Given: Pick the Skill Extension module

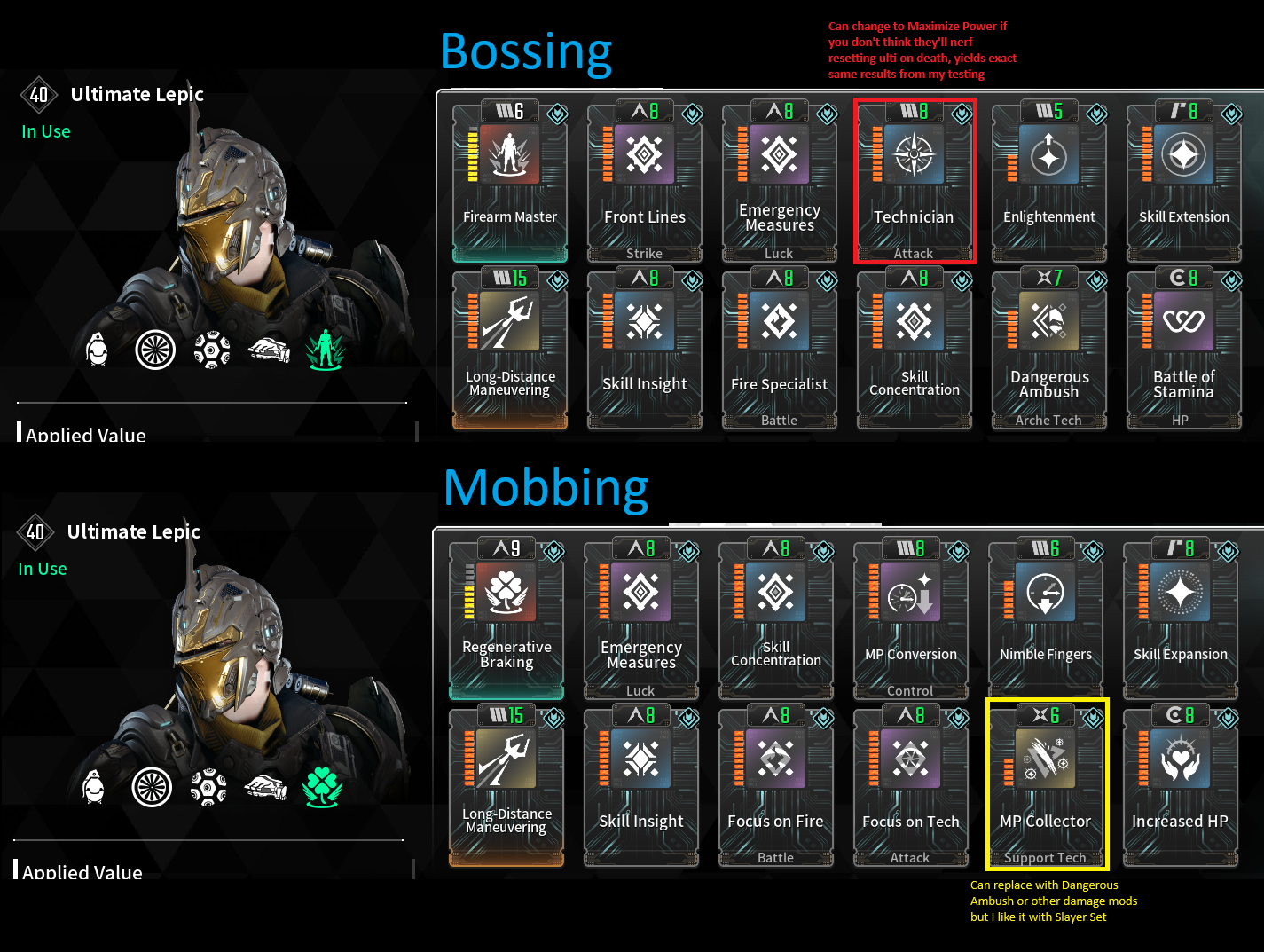Looking at the screenshot, I should tap(1184, 182).
